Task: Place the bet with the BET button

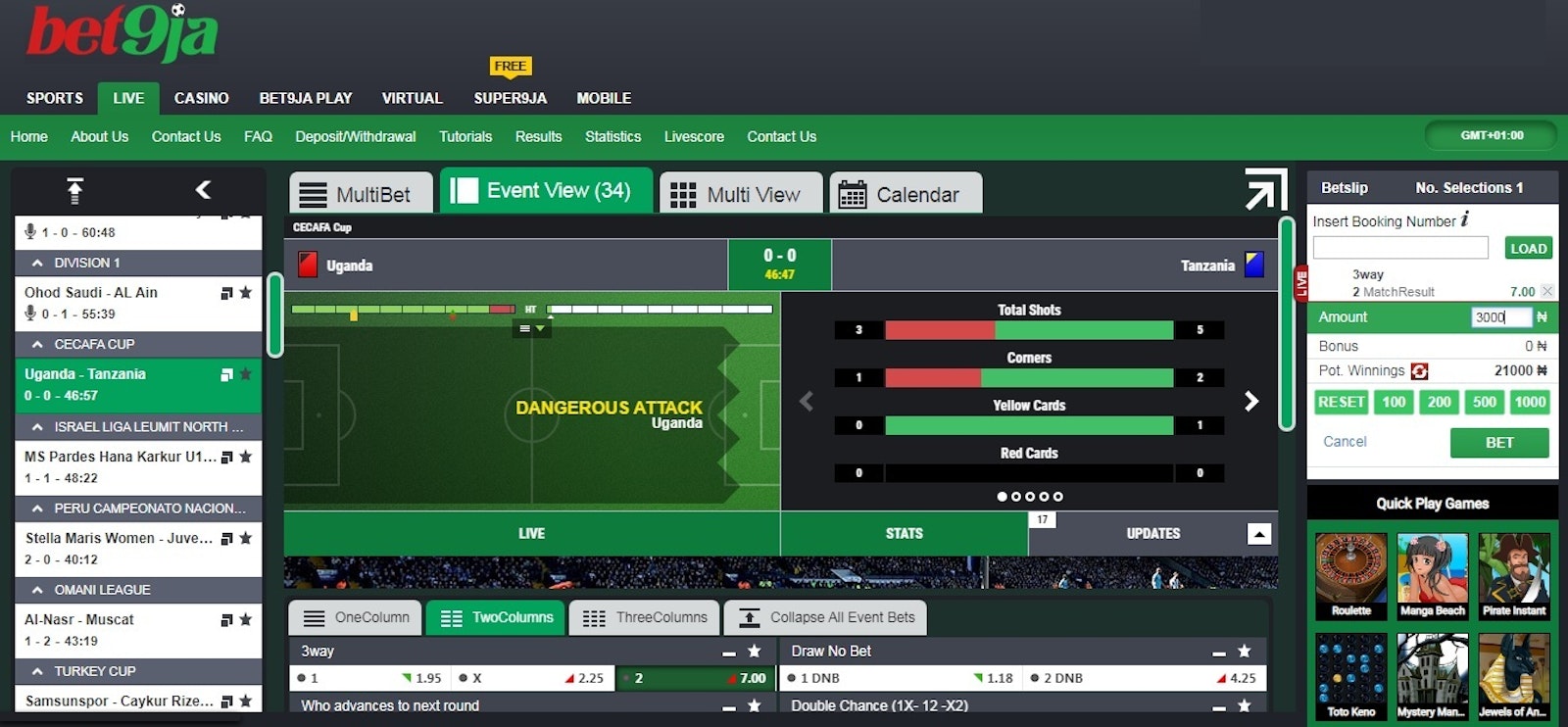Action: [x=1498, y=443]
